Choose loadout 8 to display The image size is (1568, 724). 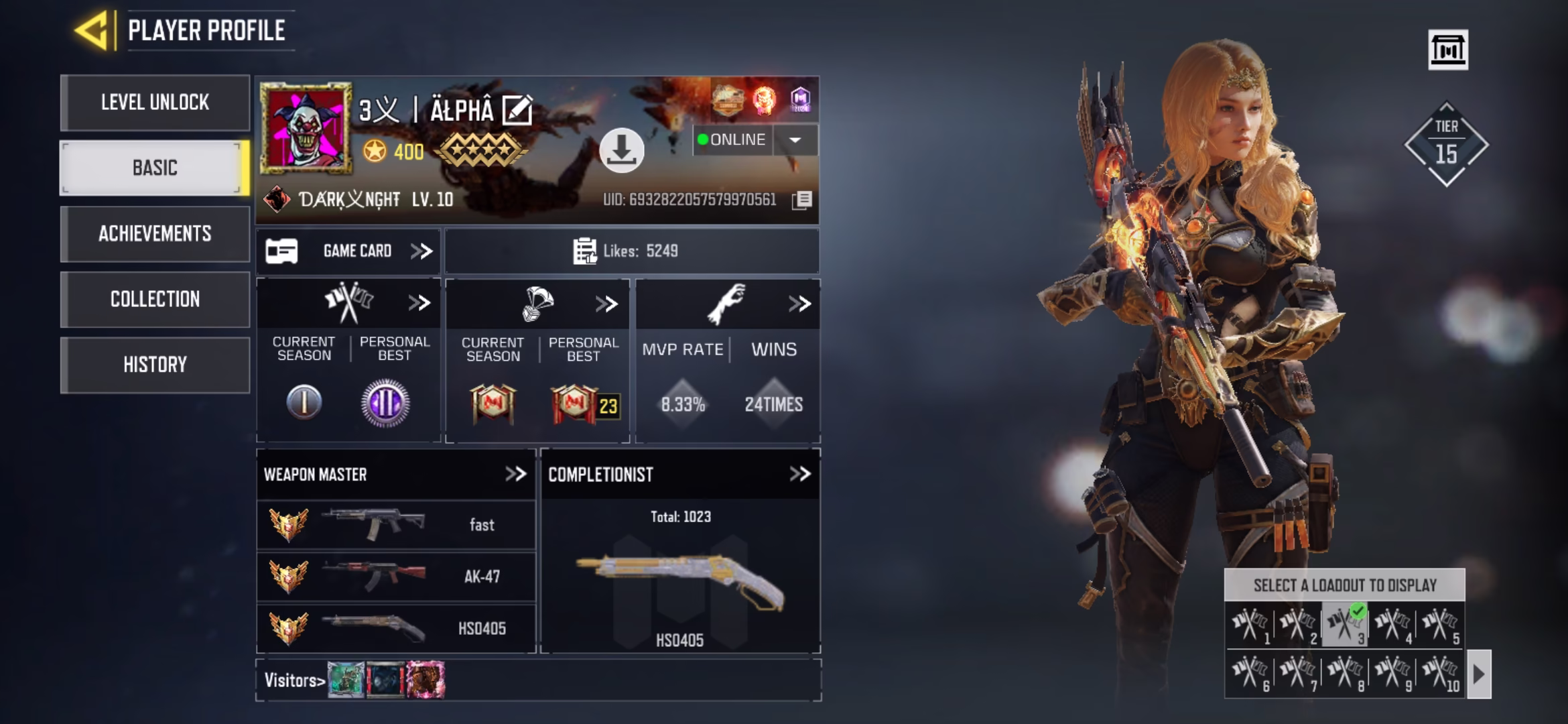coord(1344,672)
